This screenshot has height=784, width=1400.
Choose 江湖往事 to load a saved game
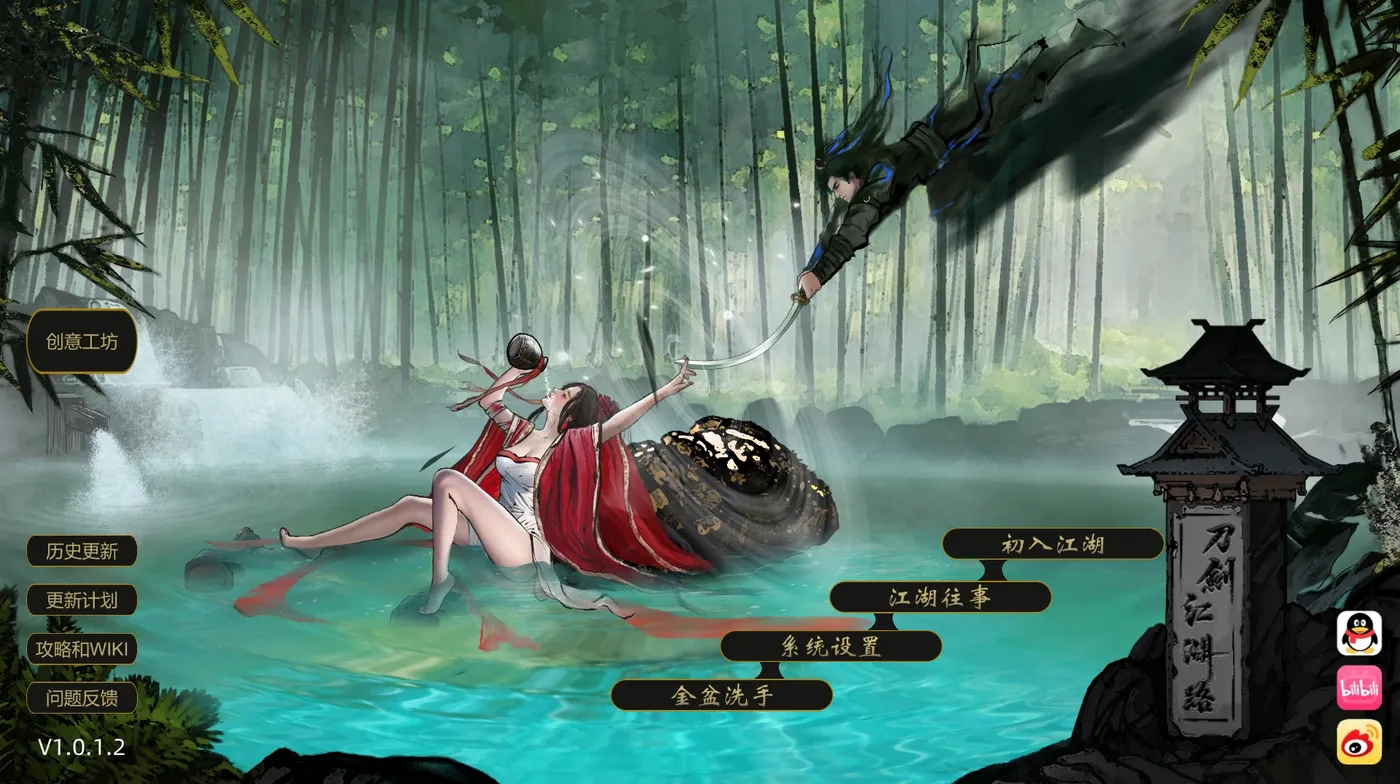click(940, 594)
